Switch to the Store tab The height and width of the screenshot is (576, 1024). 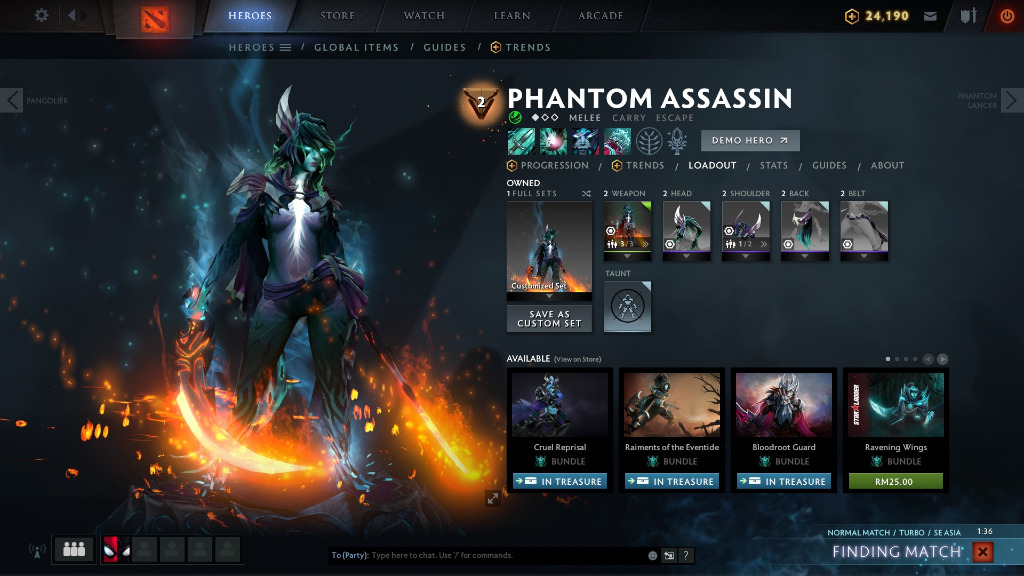[x=337, y=16]
